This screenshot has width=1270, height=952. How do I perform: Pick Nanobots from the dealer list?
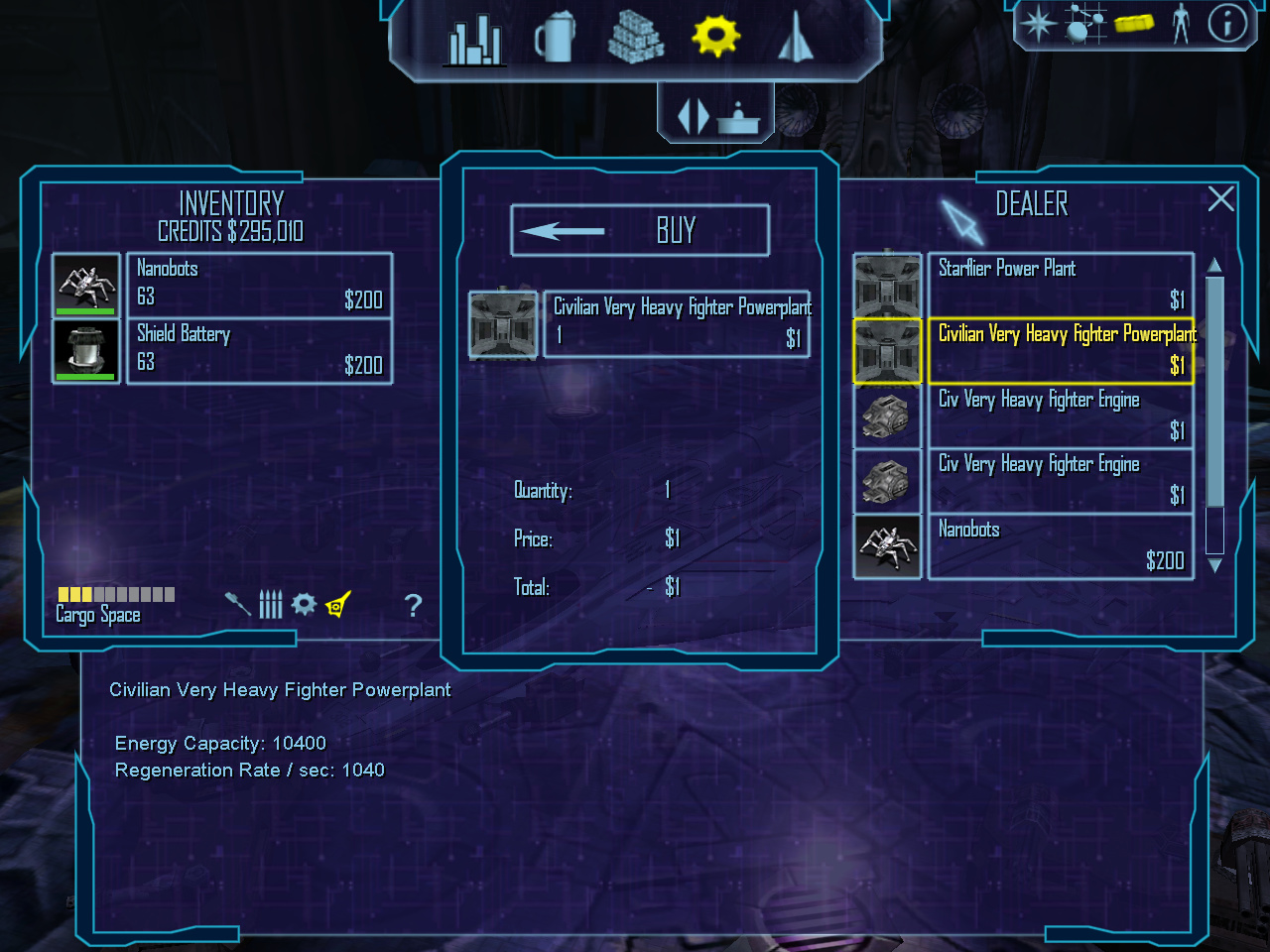[x=1060, y=546]
